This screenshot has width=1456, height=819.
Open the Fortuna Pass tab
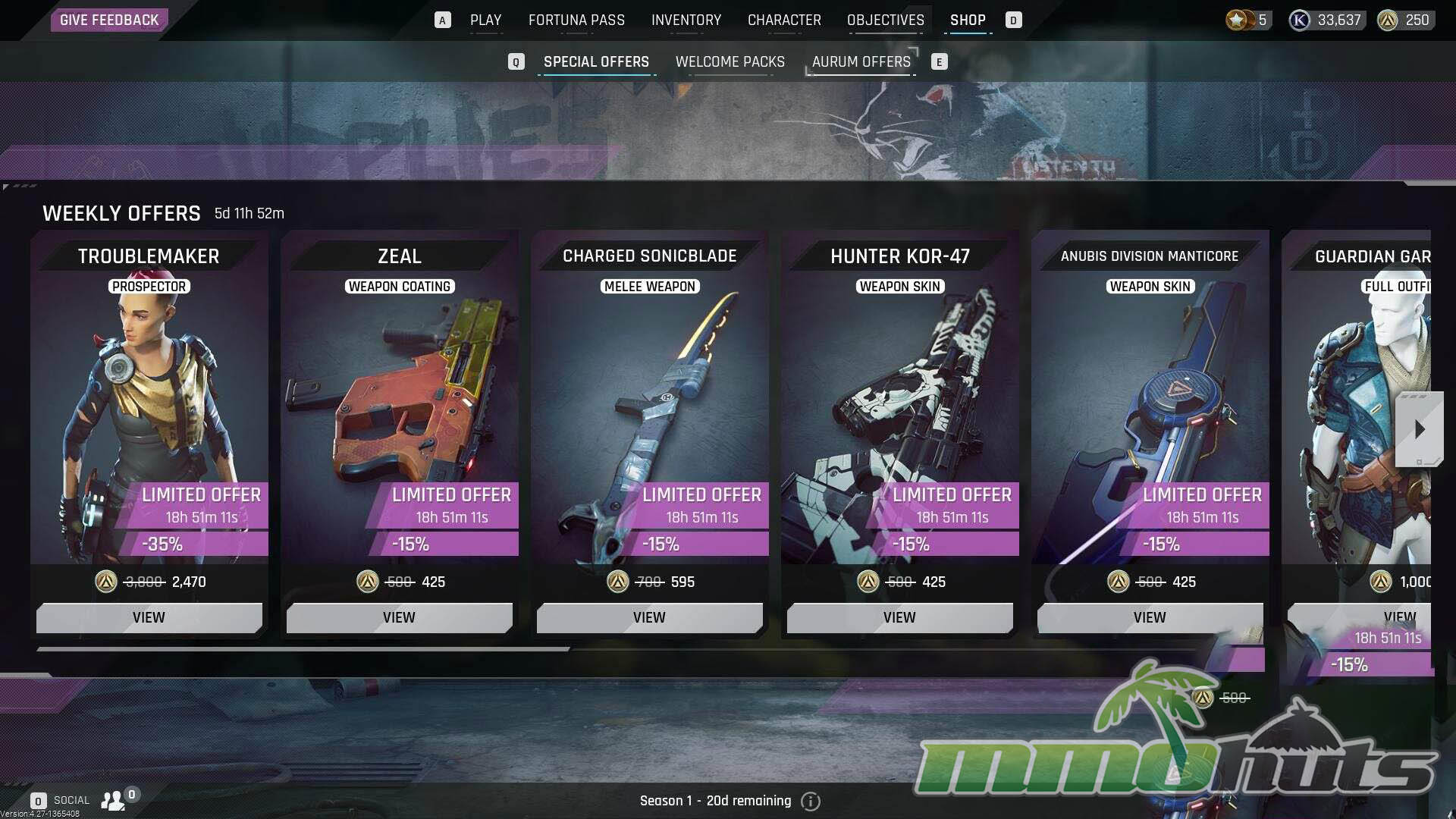click(576, 20)
